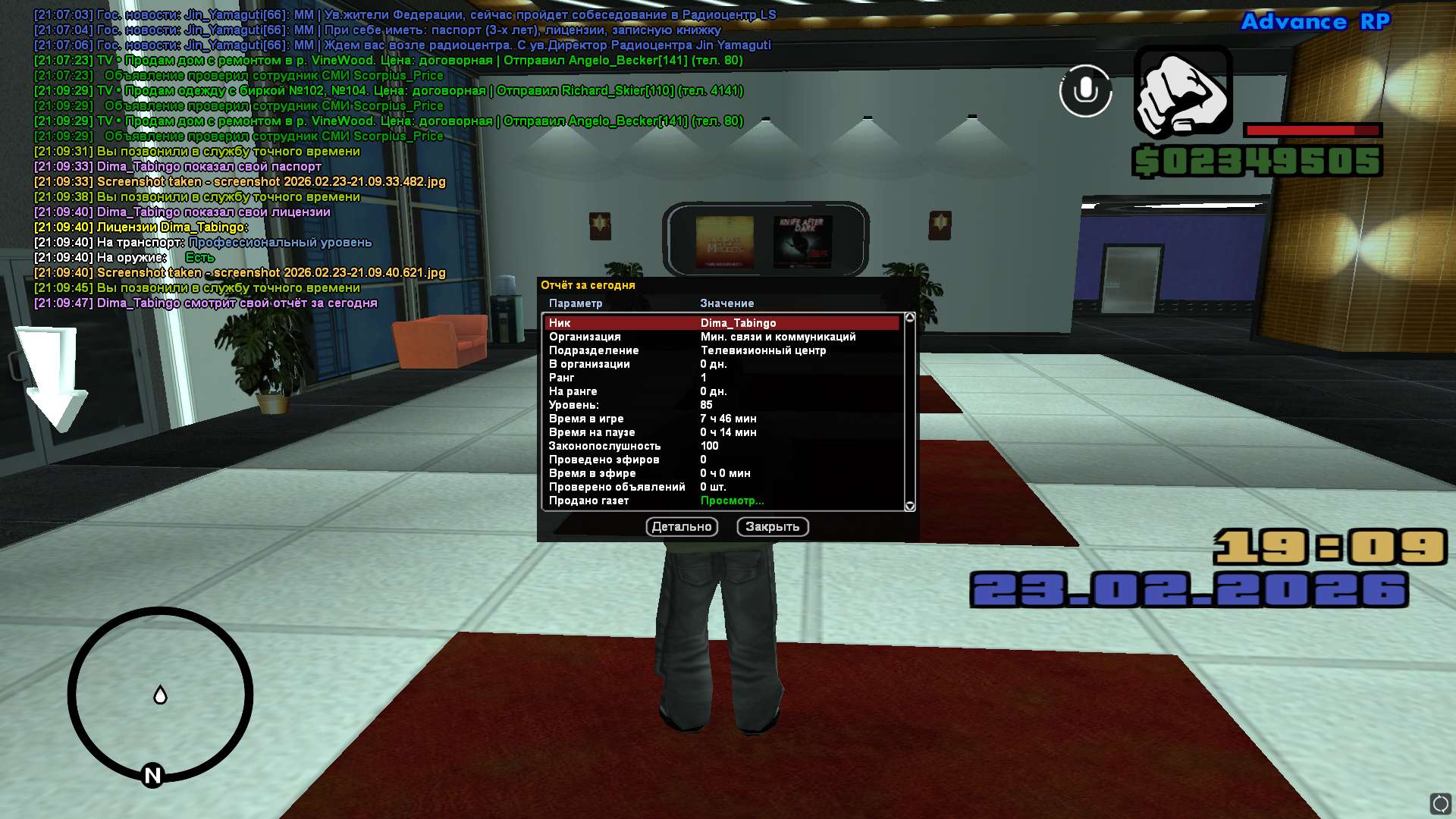This screenshot has height=819, width=1456.
Task: Pick the Уровень: row
Action: click(x=721, y=405)
